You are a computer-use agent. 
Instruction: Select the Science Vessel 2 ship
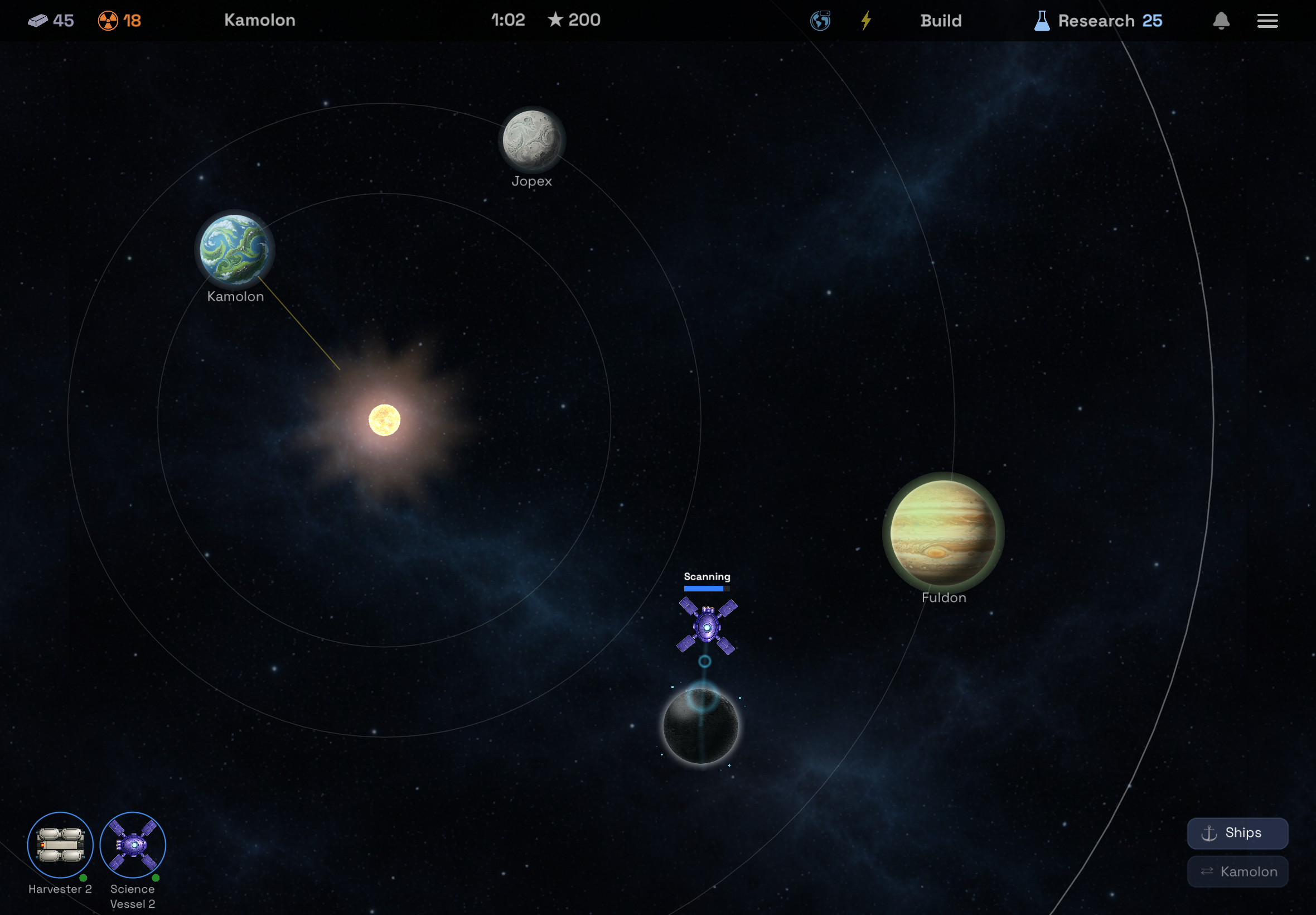click(x=132, y=845)
